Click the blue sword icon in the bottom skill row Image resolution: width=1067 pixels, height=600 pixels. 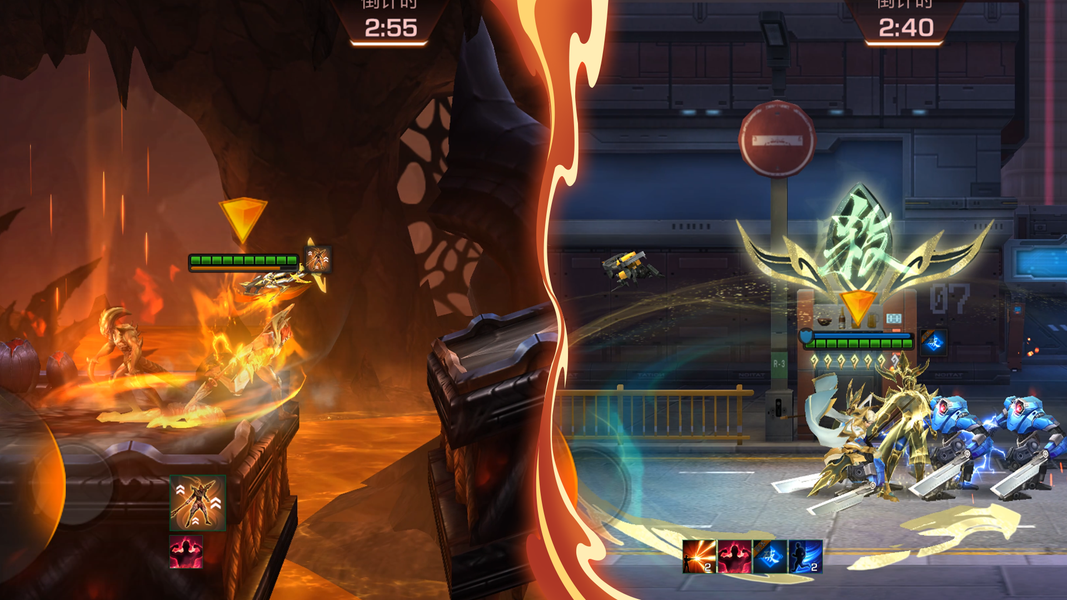770,557
